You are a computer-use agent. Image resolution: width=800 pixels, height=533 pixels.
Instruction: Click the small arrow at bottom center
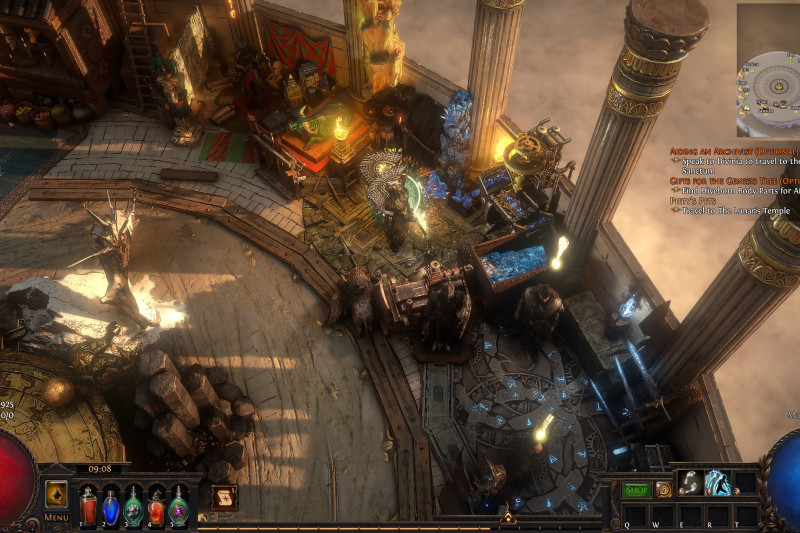pyautogui.click(x=507, y=518)
